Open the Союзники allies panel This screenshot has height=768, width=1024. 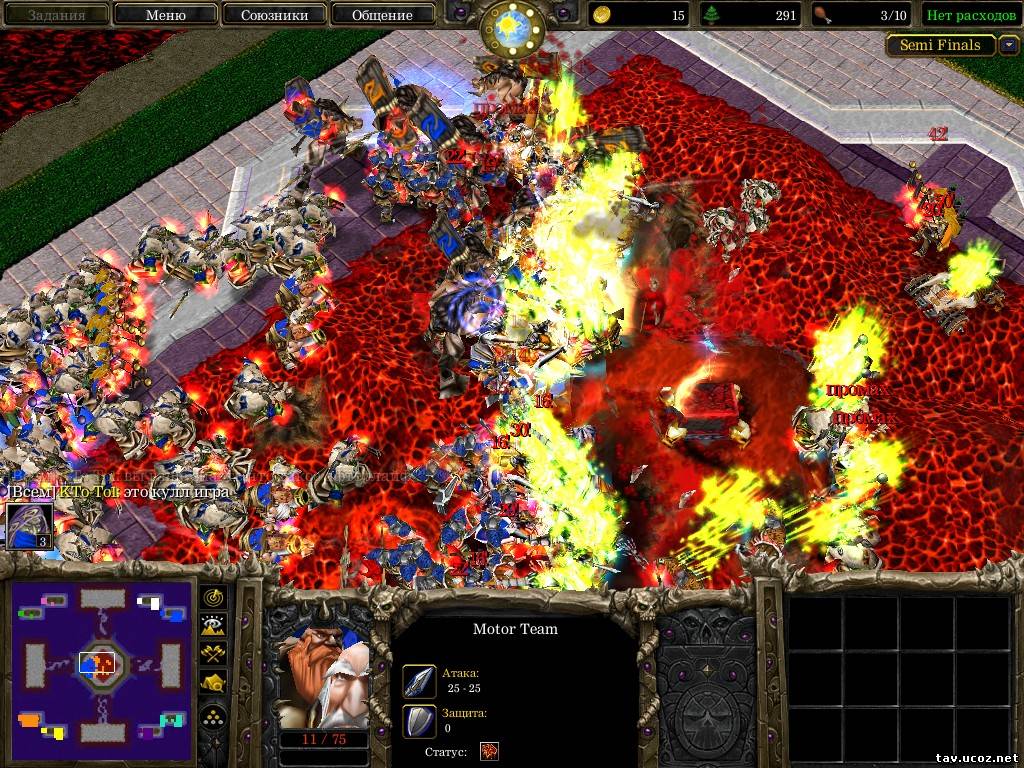[x=273, y=15]
